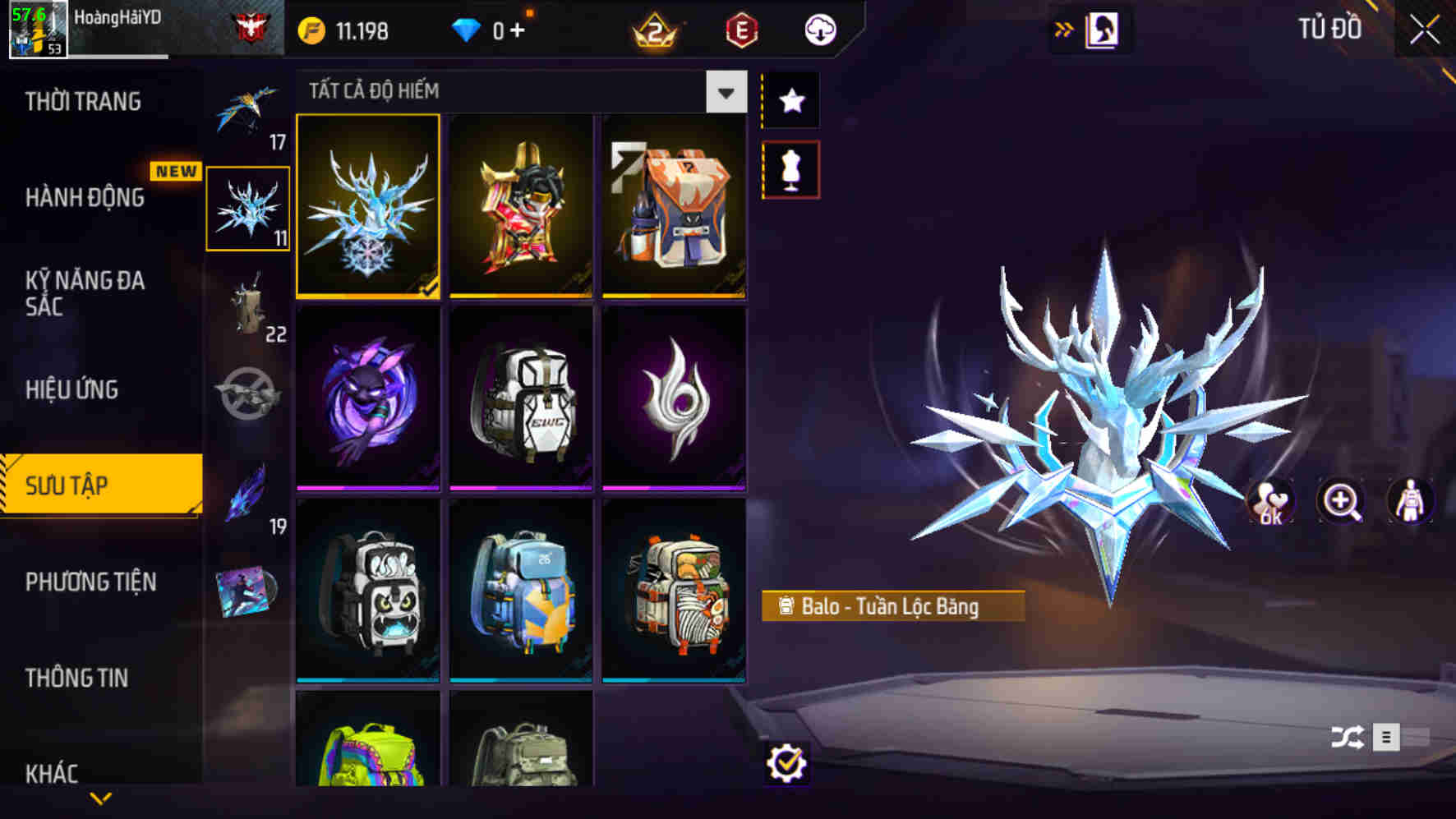Select the white SWC backpack thumbnail

coord(522,400)
